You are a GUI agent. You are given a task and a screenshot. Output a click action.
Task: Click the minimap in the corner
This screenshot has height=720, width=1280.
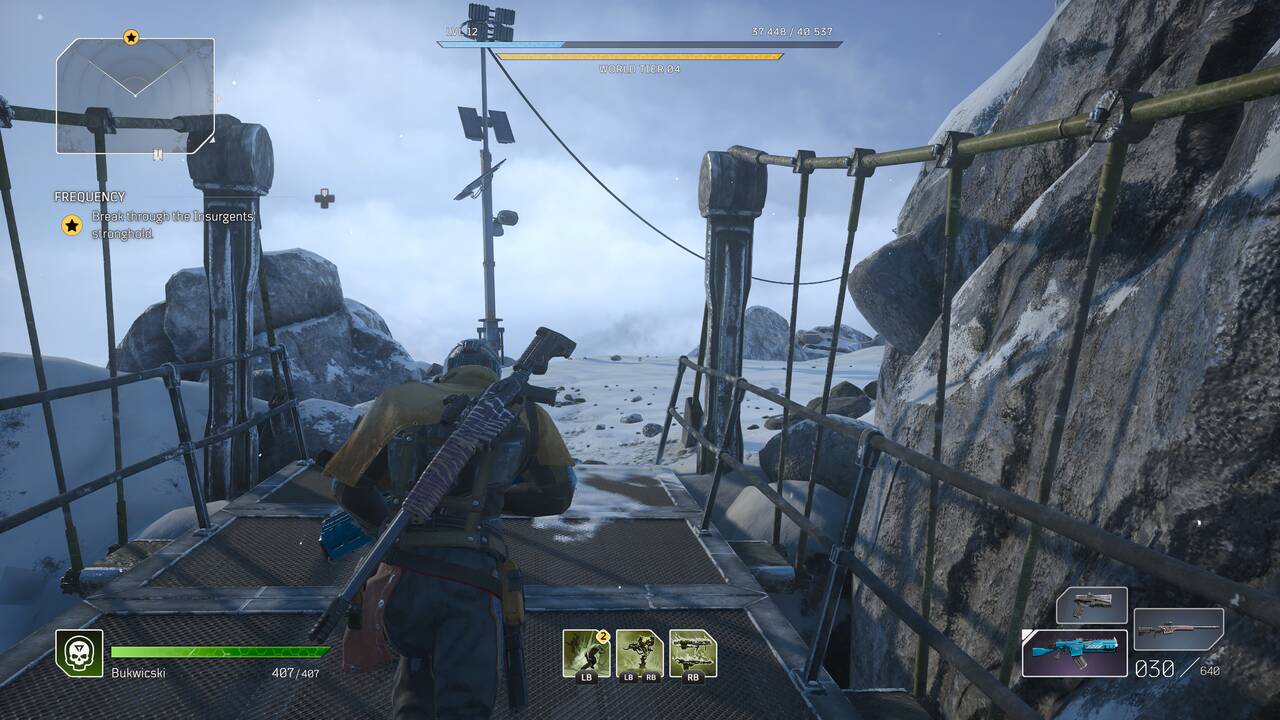point(135,95)
